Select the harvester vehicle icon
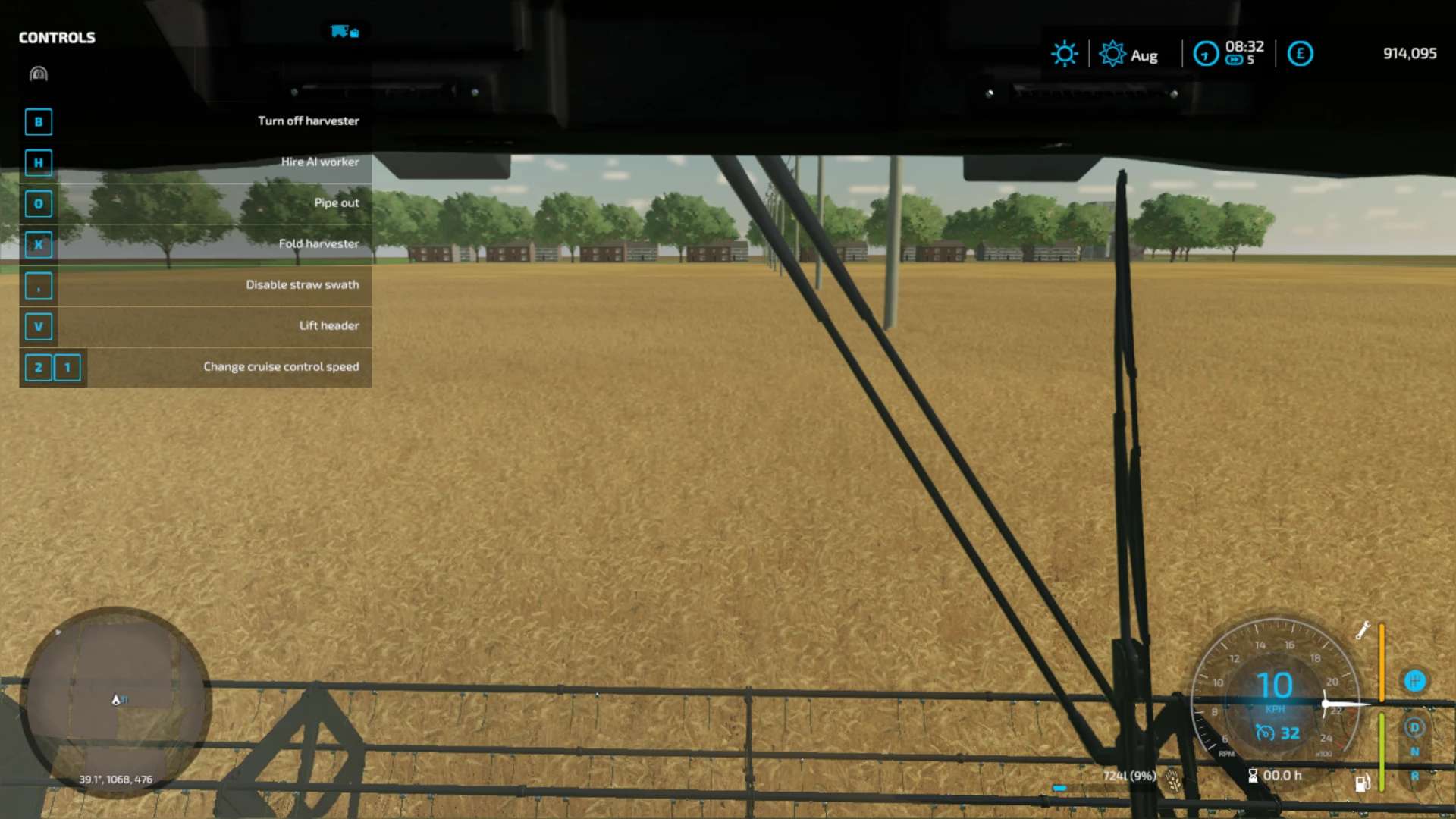 pos(344,32)
